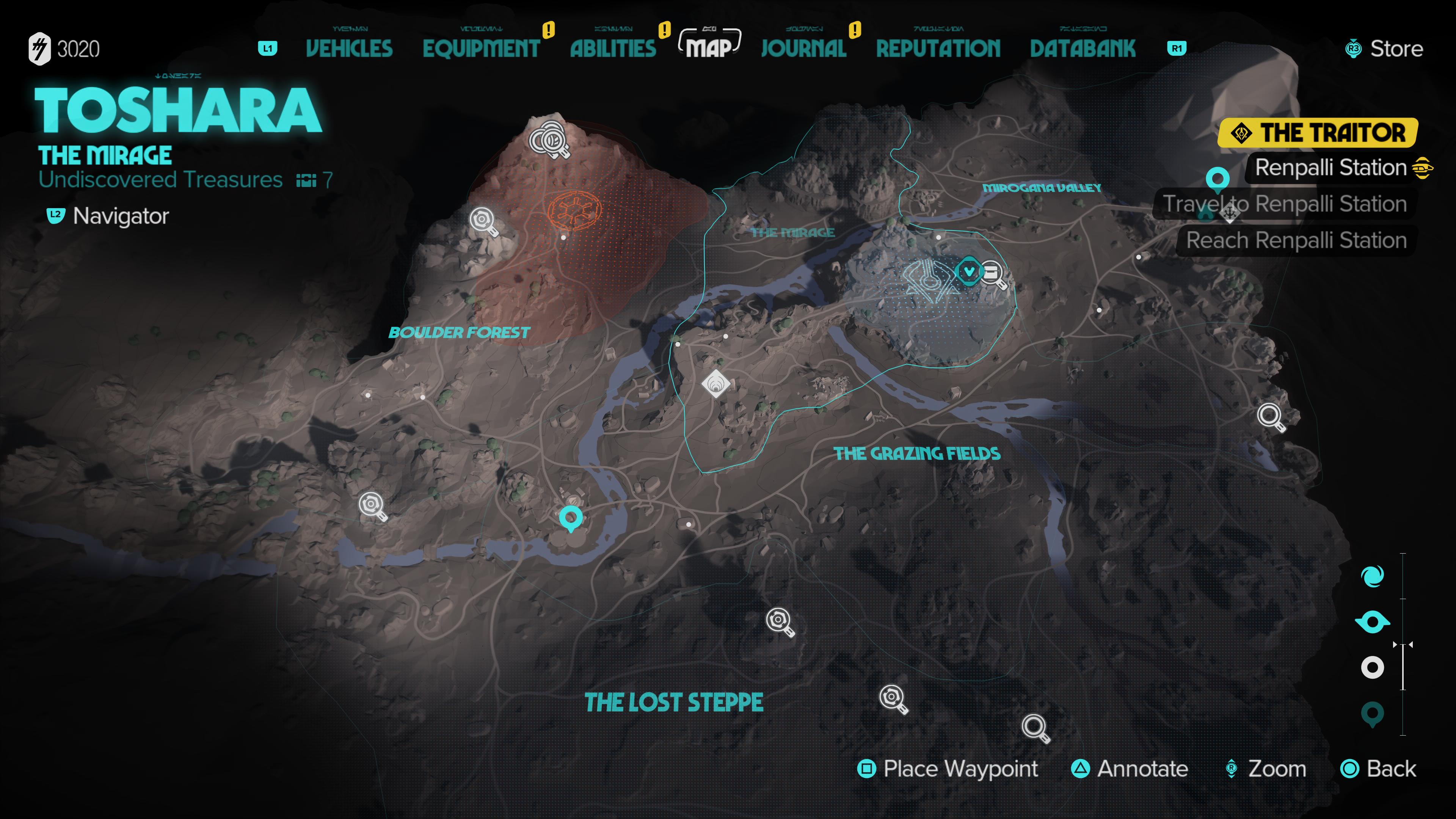Viewport: 1456px width, 819px height.
Task: Select the Abilities tab
Action: pyautogui.click(x=613, y=49)
